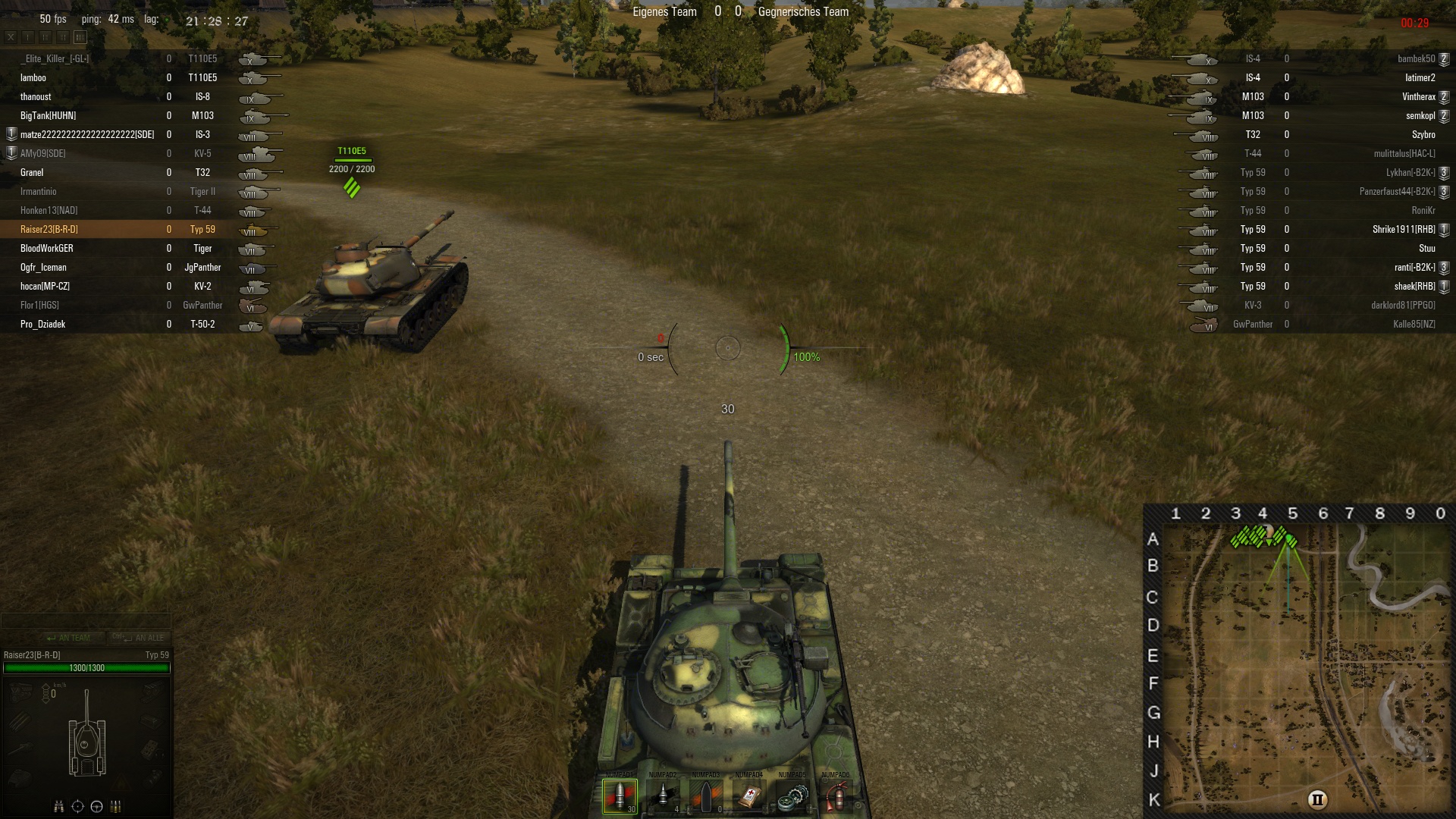The image size is (1456, 819).
Task: Choose the 'AN ALLE' chat channel button
Action: click(x=139, y=638)
